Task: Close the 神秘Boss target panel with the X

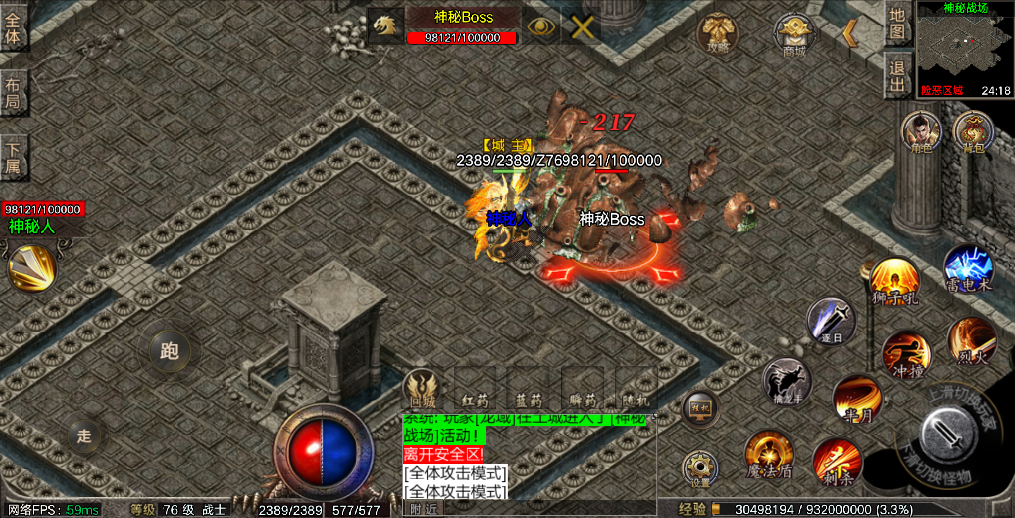Action: tap(582, 27)
